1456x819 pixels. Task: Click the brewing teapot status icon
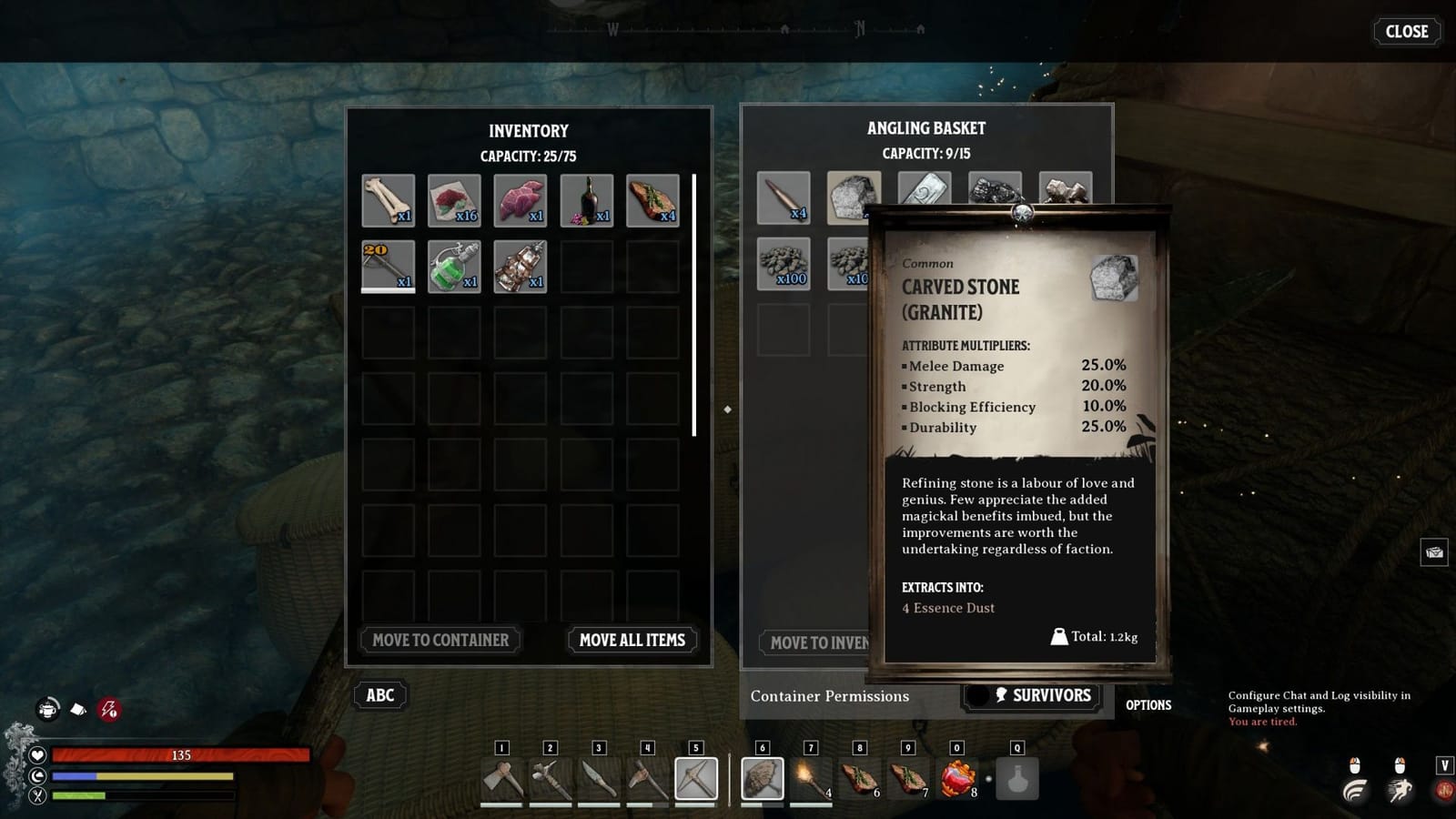pos(46,708)
